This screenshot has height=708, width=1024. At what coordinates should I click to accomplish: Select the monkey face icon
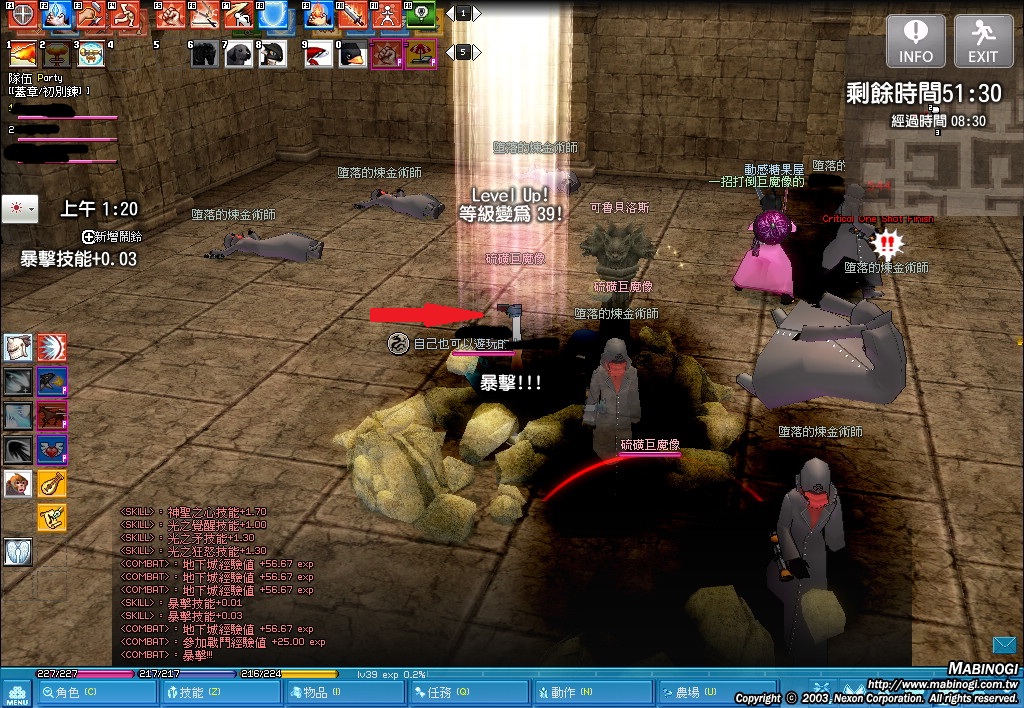(18, 484)
